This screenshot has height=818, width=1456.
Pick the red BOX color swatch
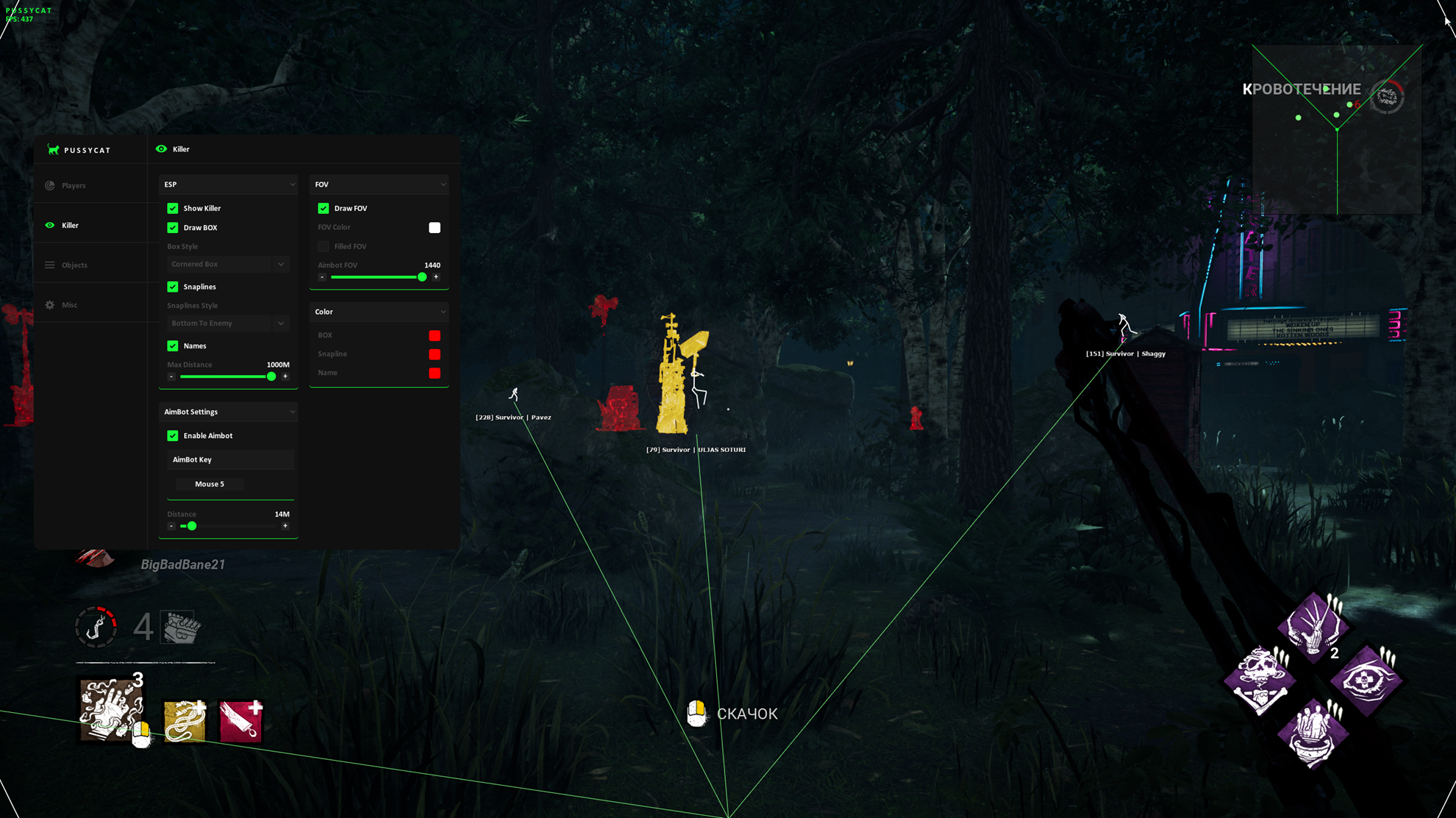click(x=435, y=335)
